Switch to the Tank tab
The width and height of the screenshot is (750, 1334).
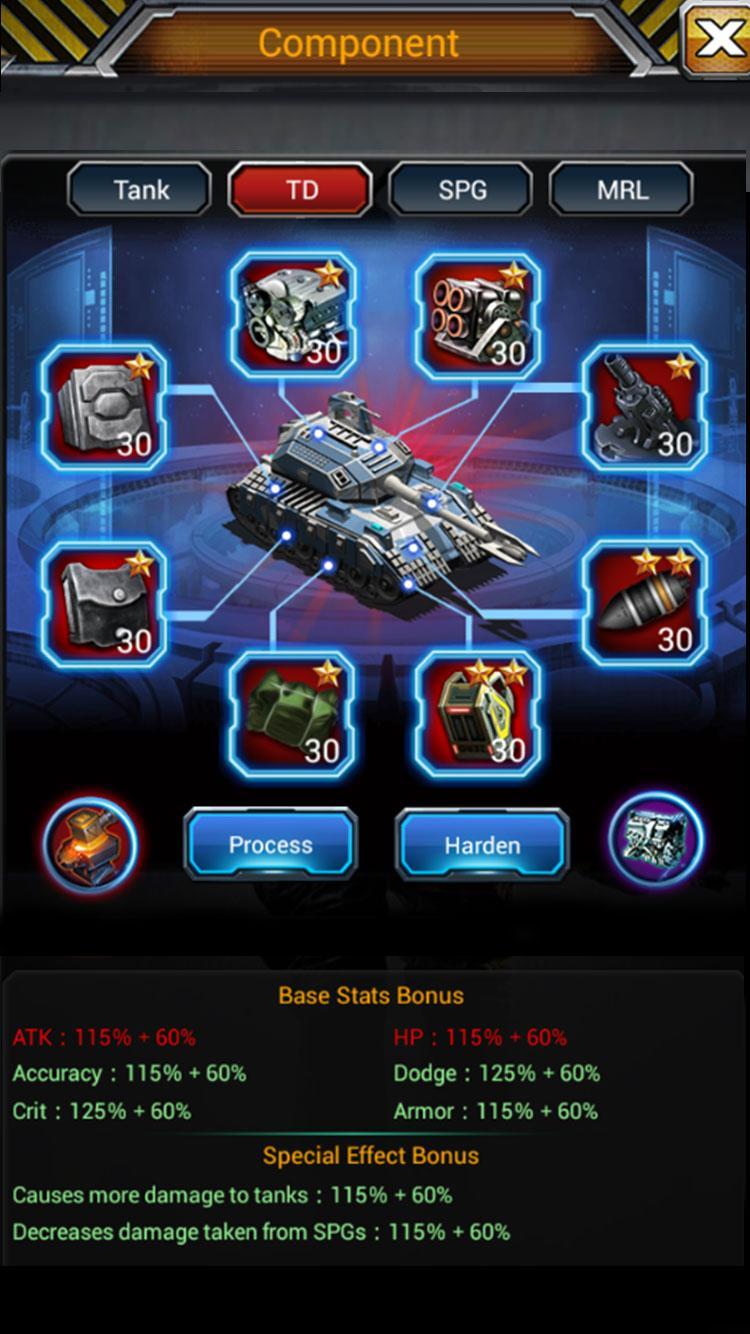click(140, 189)
